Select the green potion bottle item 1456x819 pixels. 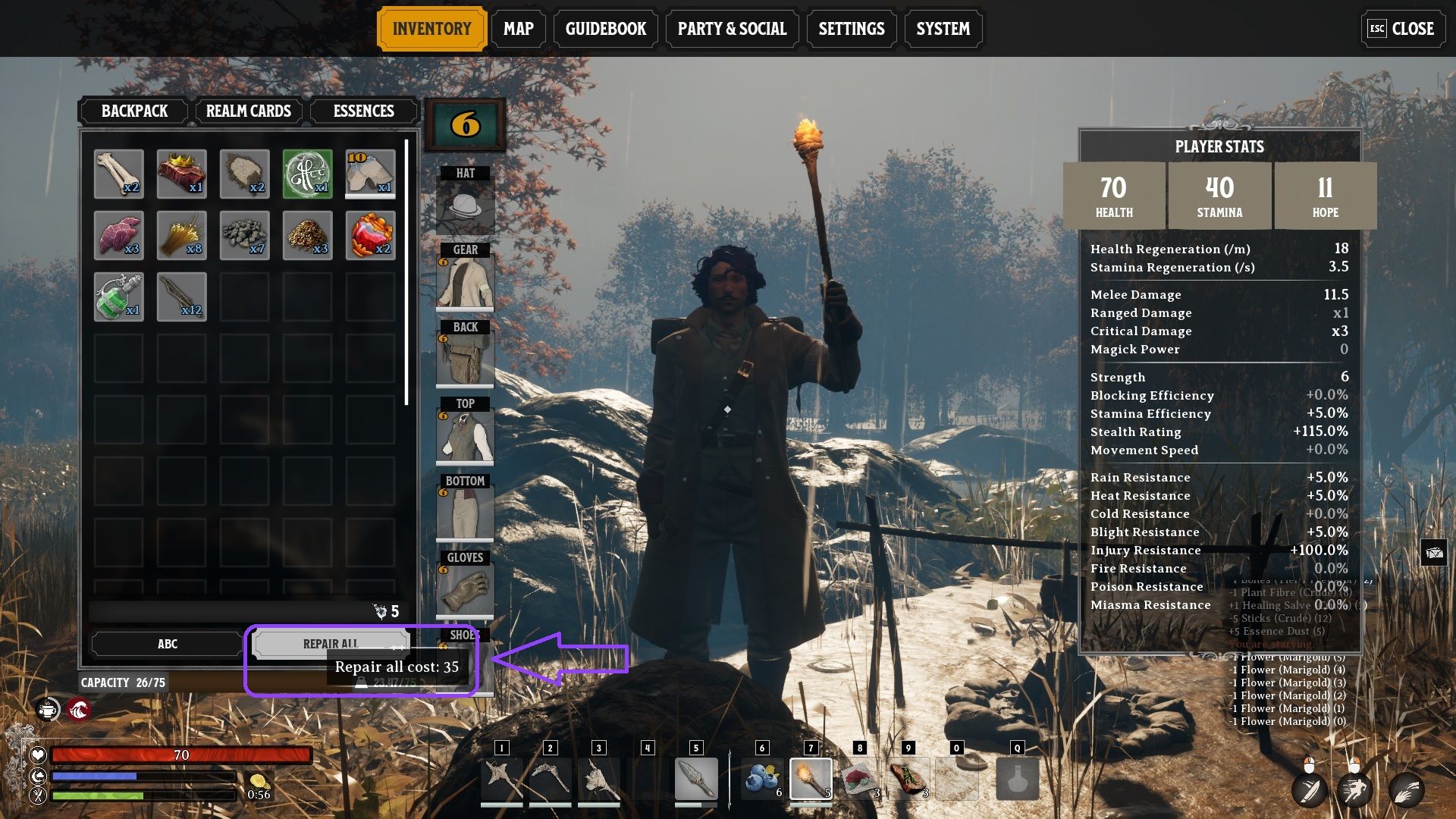[118, 297]
